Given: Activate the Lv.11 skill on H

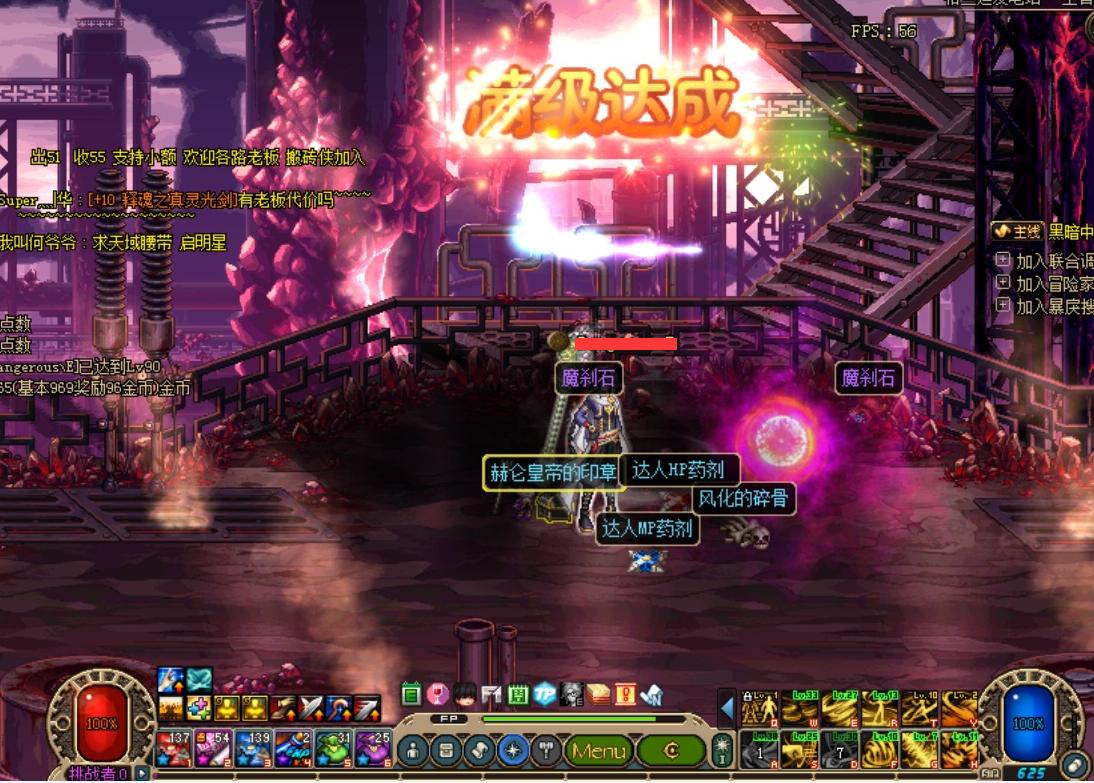Looking at the screenshot, I should pos(959,748).
